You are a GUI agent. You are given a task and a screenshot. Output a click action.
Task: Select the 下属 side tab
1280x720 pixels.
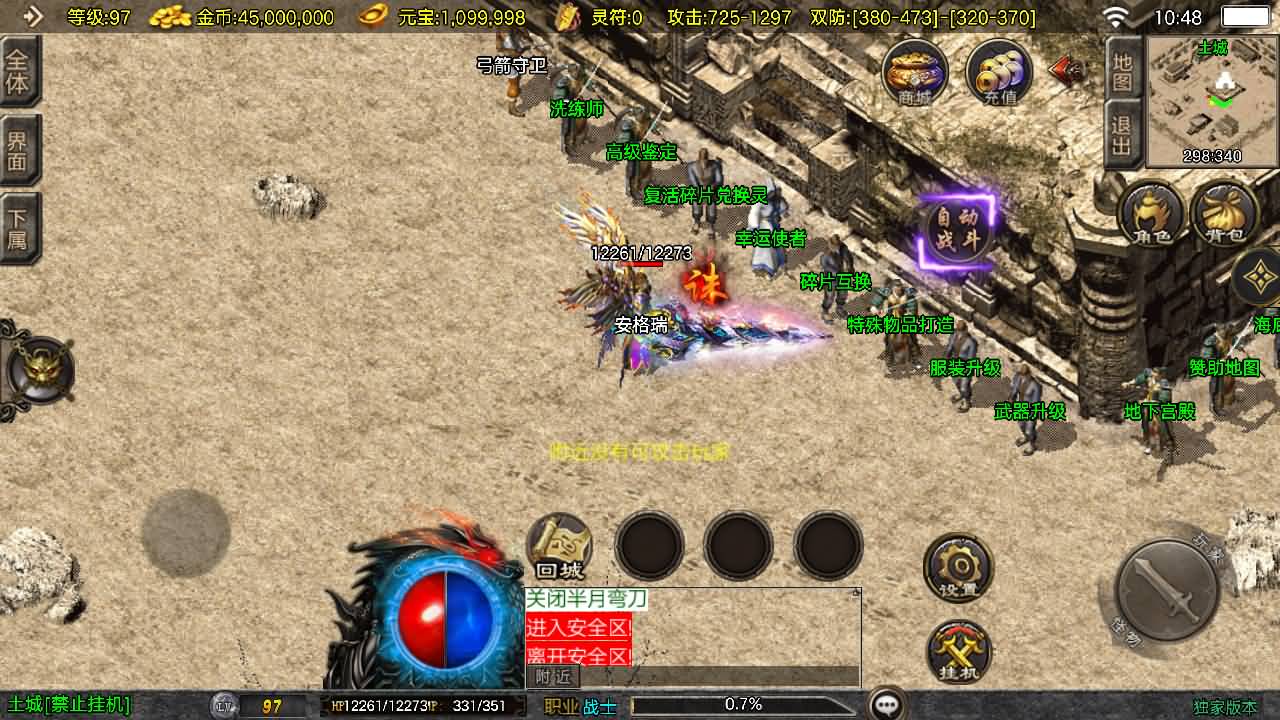point(19,229)
